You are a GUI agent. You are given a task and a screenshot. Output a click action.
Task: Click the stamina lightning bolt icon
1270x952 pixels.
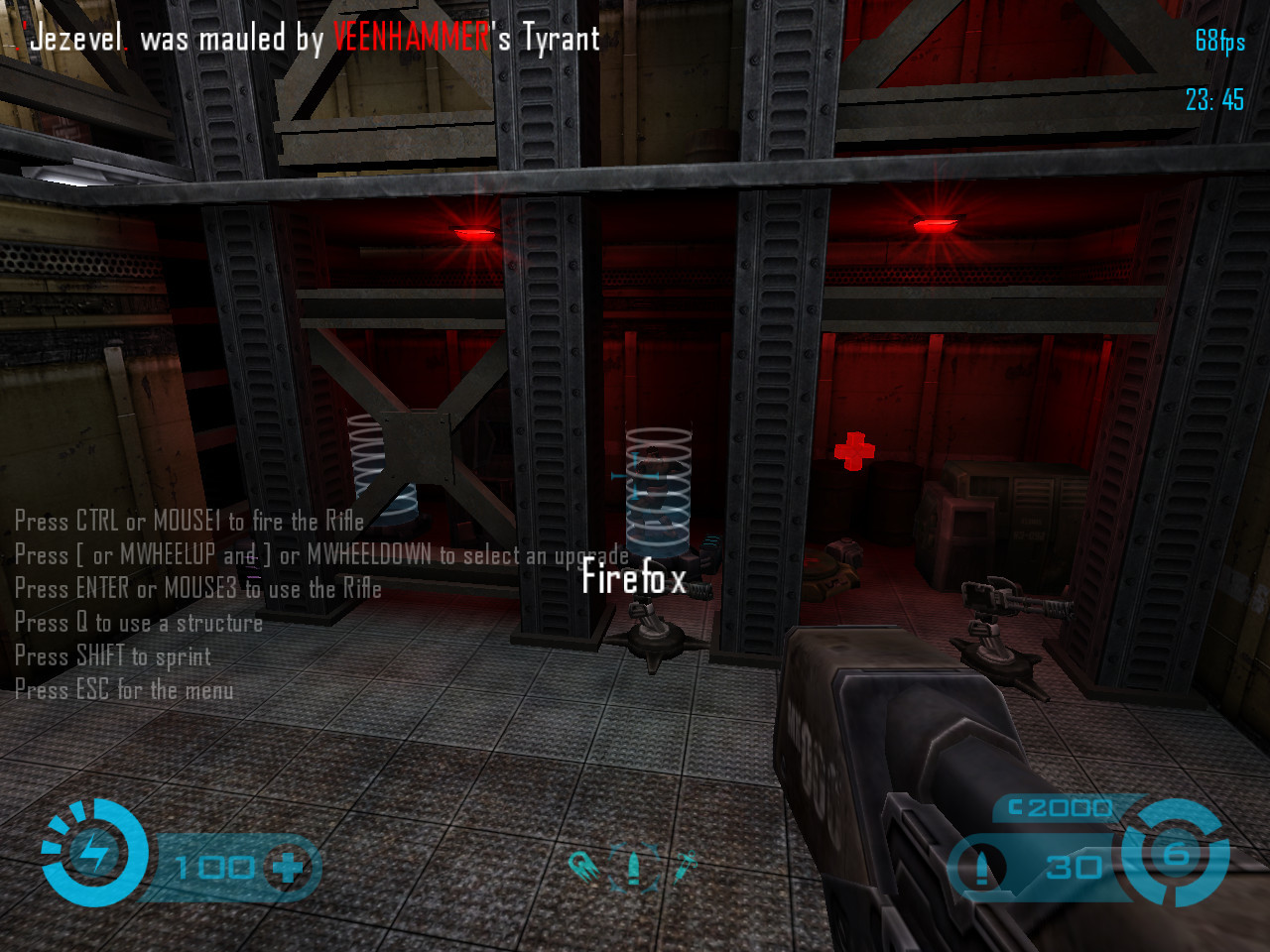[x=94, y=853]
